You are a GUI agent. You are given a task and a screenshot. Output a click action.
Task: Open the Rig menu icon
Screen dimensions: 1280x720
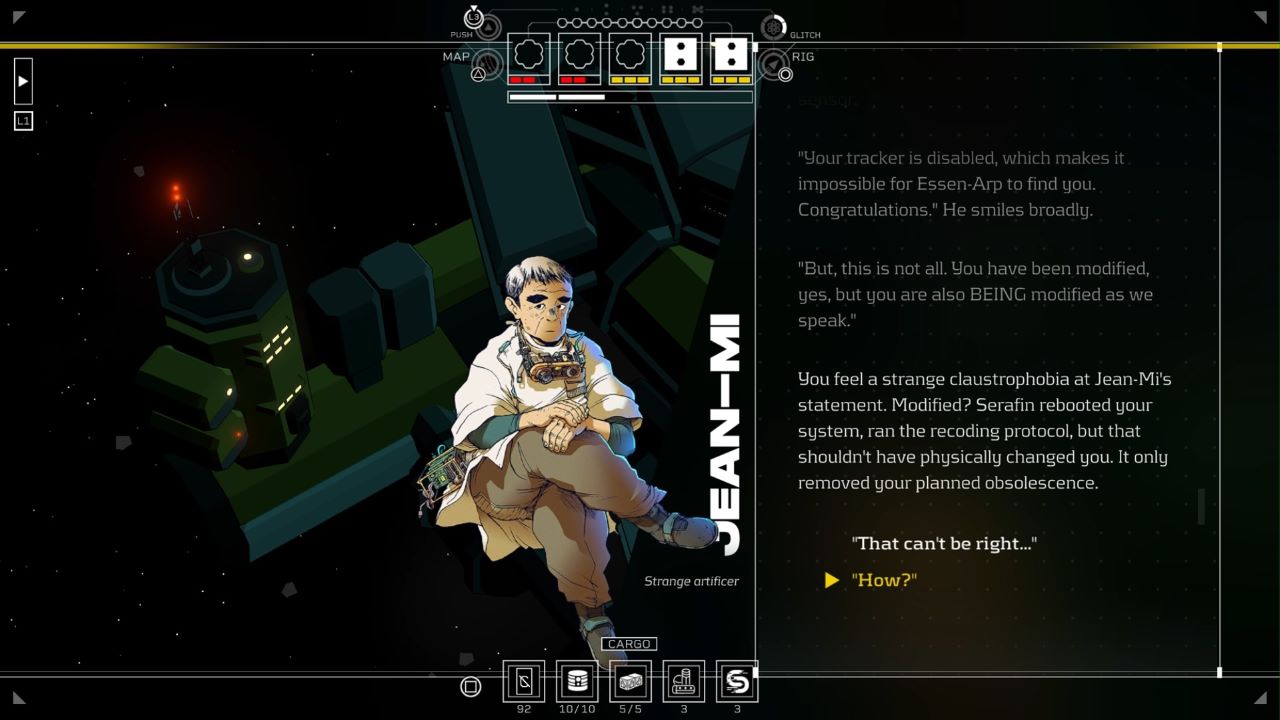[774, 66]
